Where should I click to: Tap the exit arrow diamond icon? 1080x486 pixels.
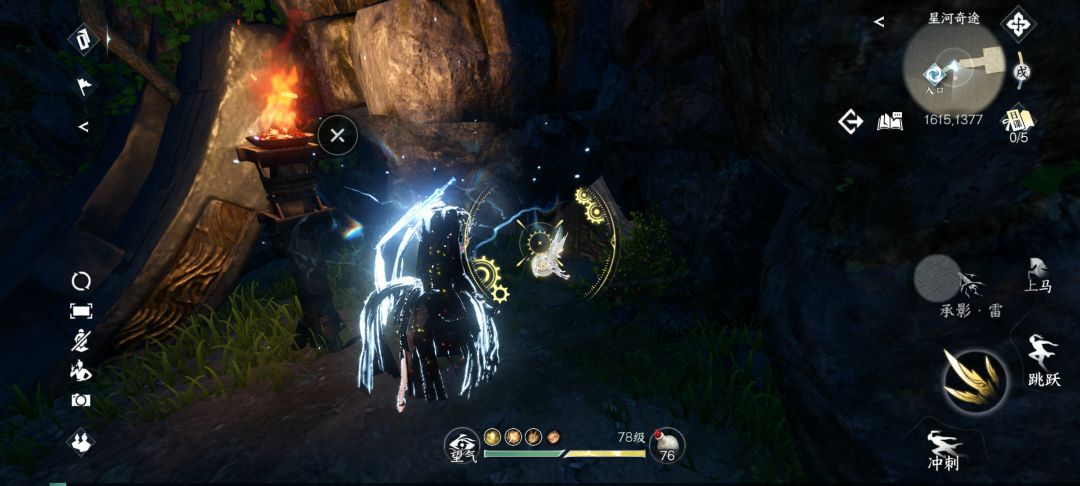coord(851,122)
